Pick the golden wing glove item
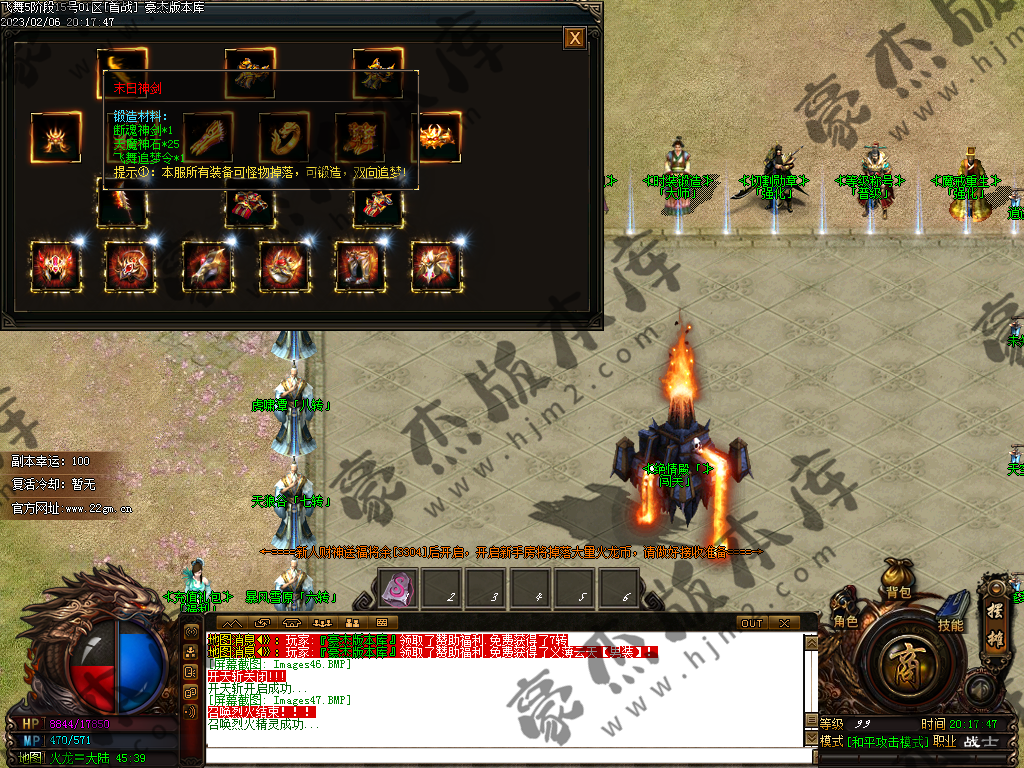This screenshot has height=768, width=1024. point(208,137)
